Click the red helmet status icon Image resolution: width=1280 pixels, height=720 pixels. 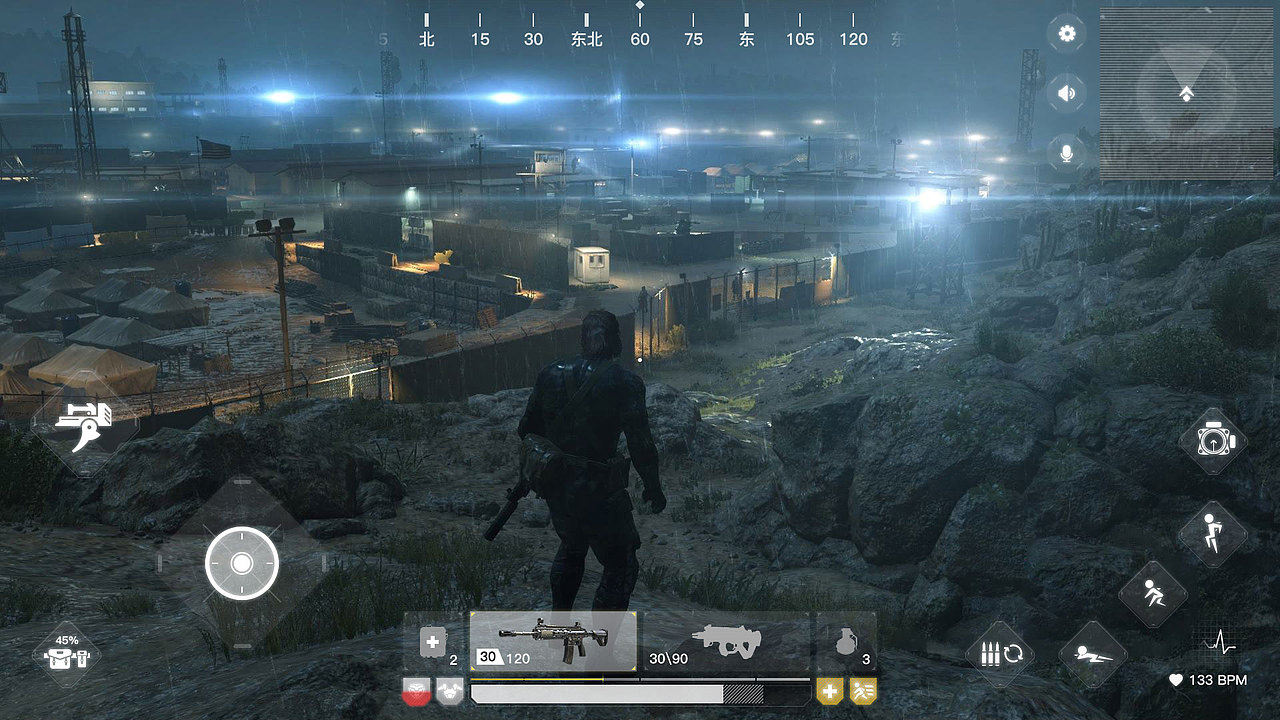click(416, 690)
